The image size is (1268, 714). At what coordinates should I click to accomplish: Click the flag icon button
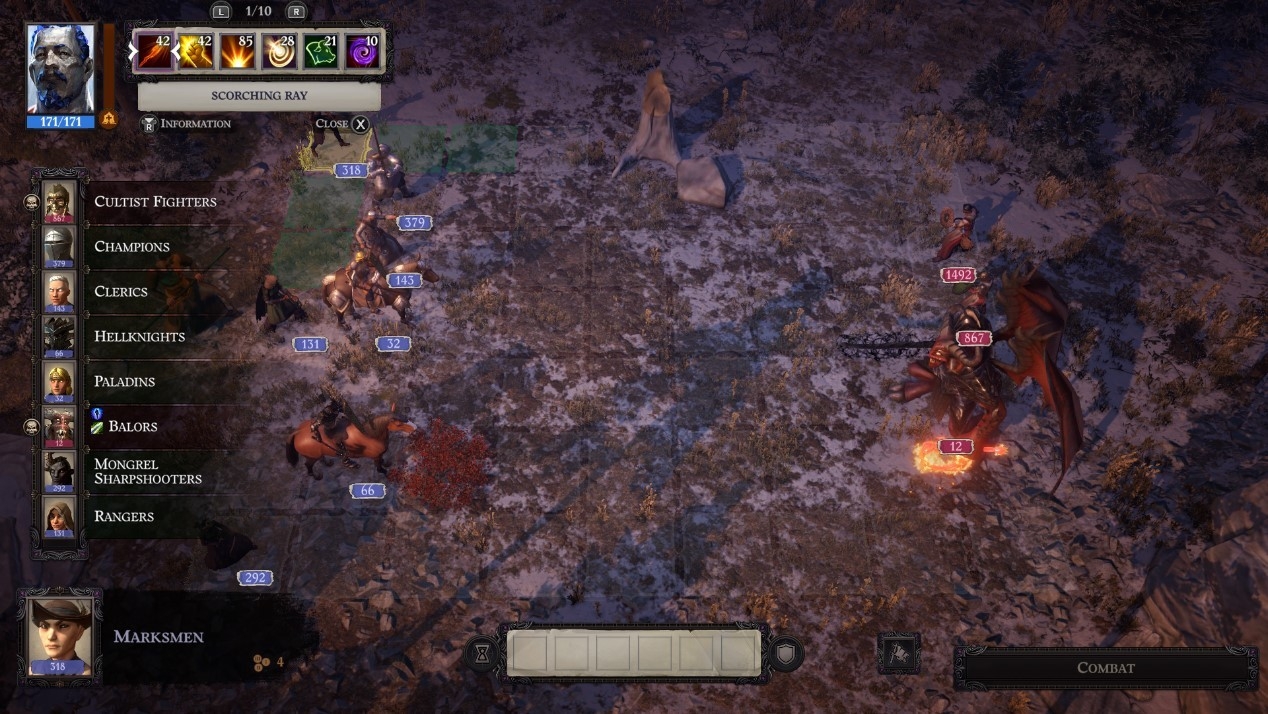pos(898,653)
